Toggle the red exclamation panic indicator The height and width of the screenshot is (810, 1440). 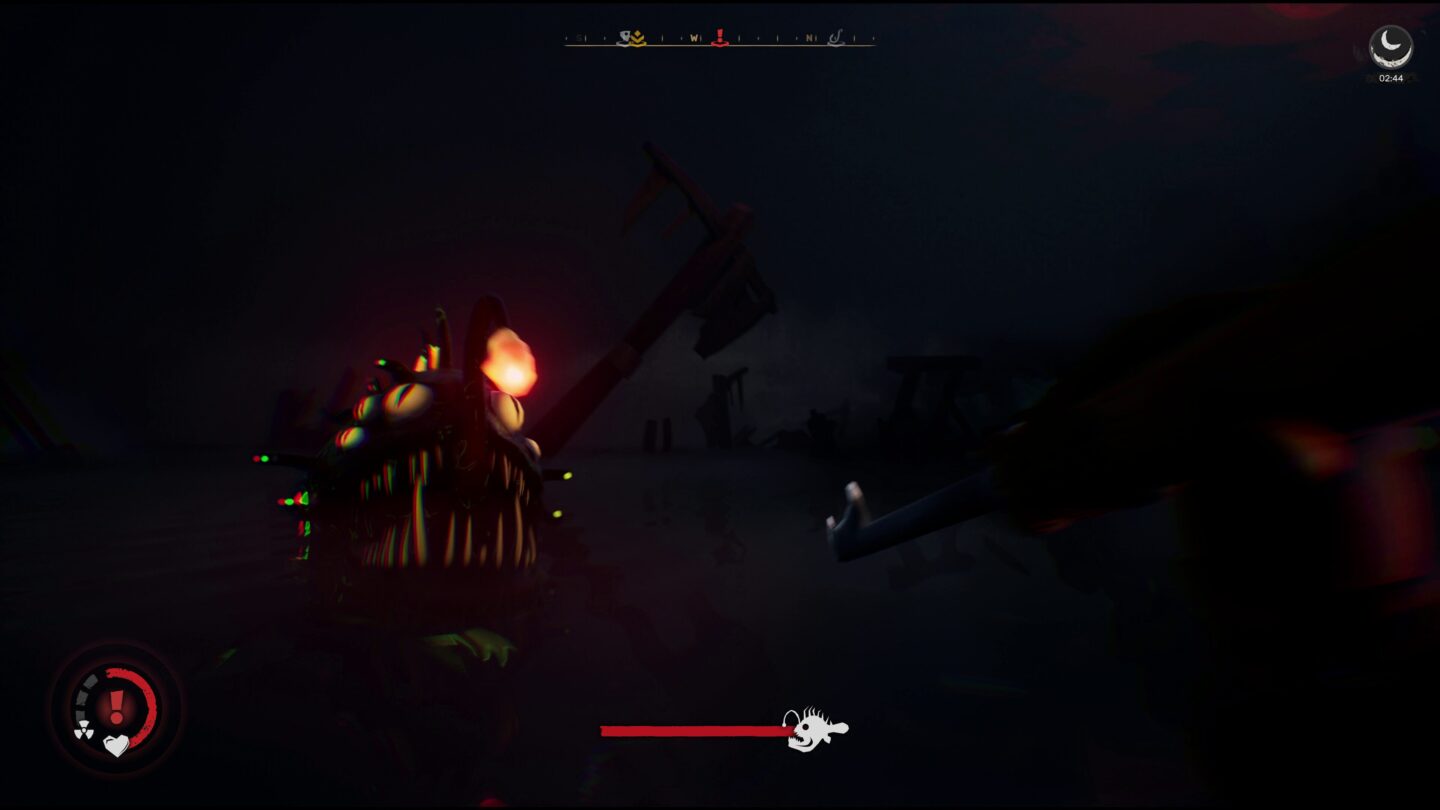(x=116, y=706)
